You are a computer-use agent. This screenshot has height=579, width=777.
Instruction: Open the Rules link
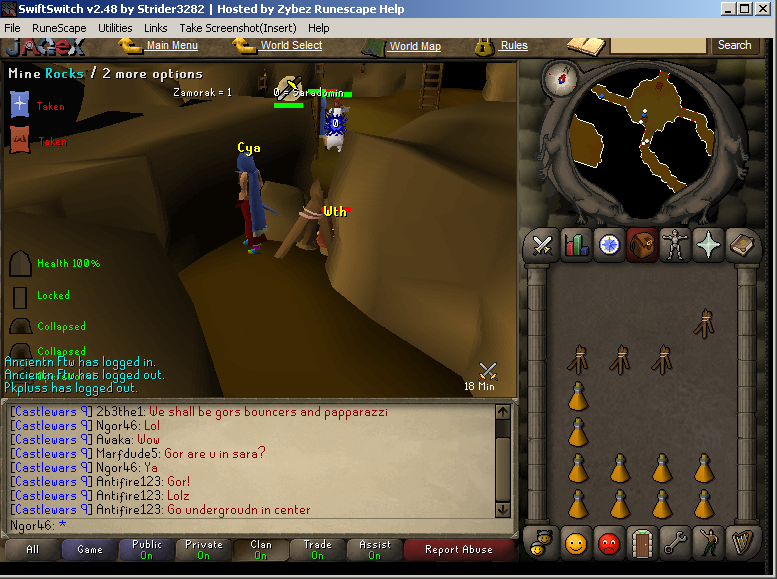514,45
